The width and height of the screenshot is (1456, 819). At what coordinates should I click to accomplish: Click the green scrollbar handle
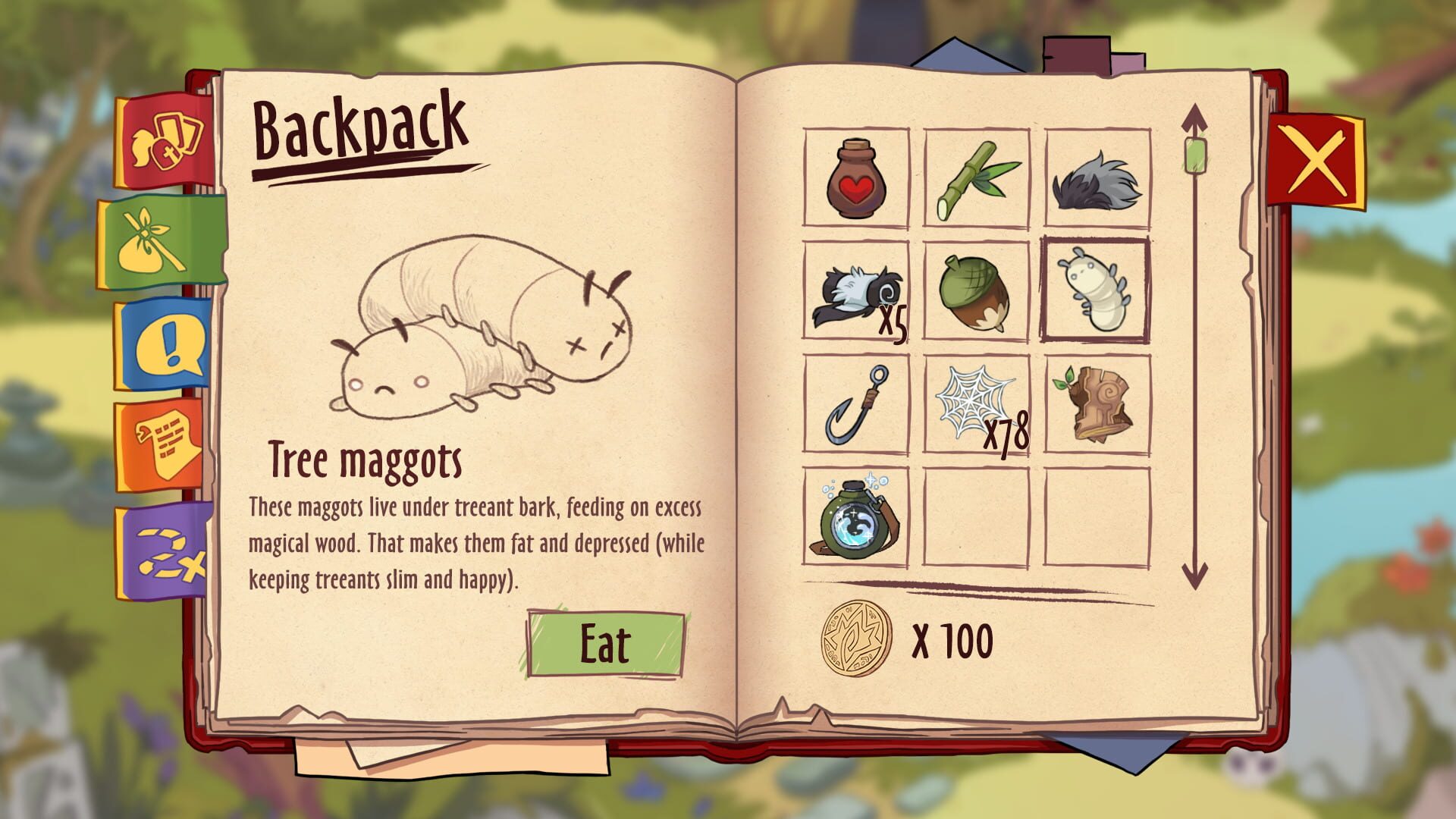pos(1194,154)
